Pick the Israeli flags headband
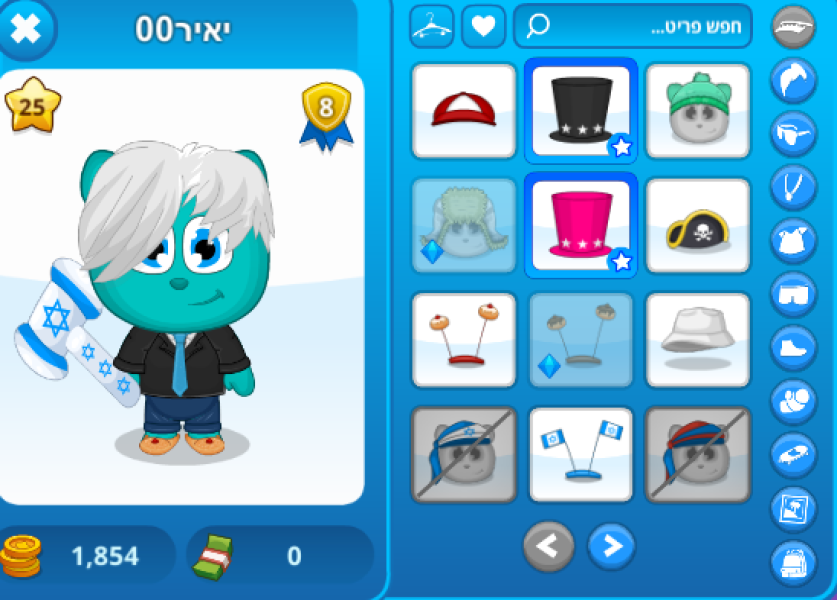The height and width of the screenshot is (600, 837). (x=580, y=454)
